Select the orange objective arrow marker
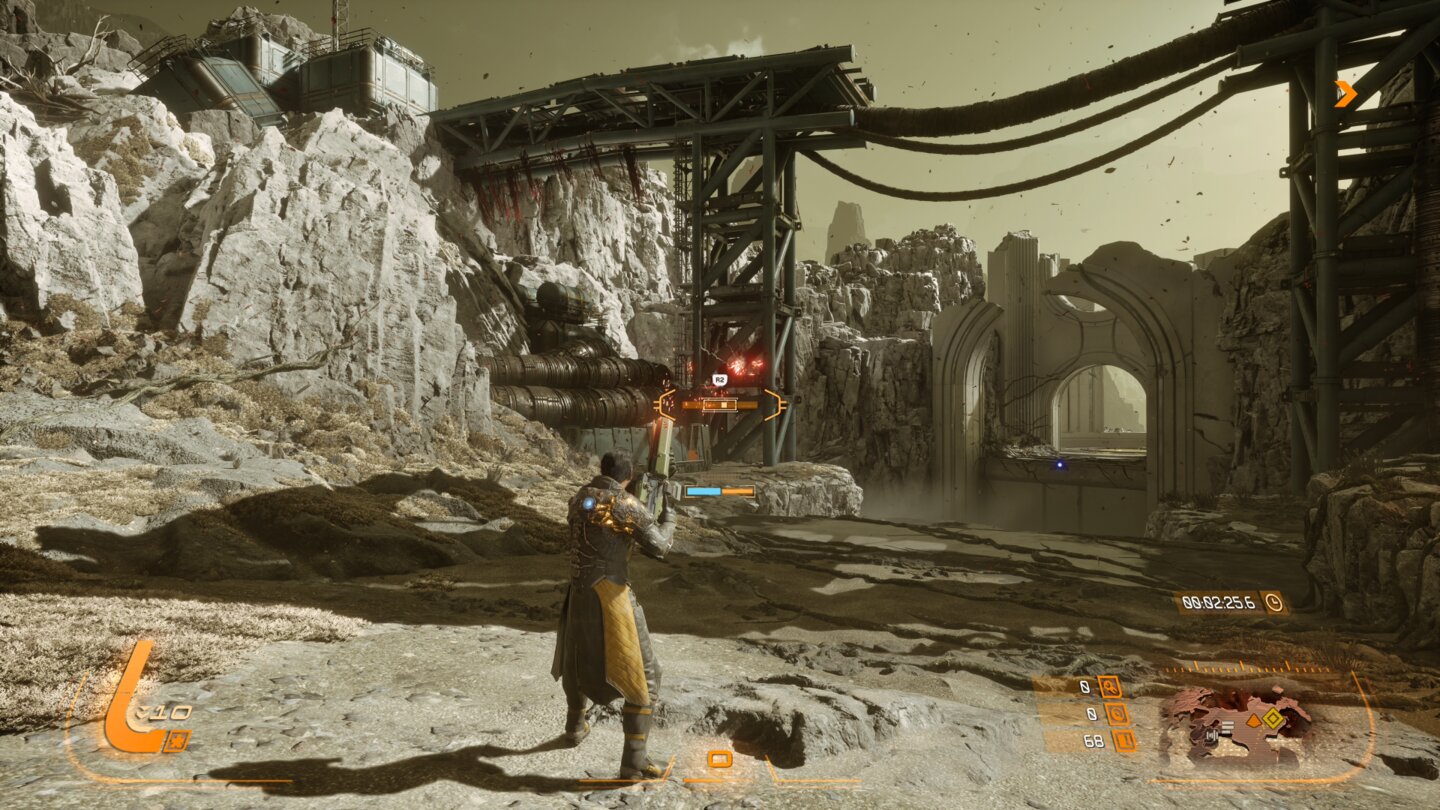 1346,93
